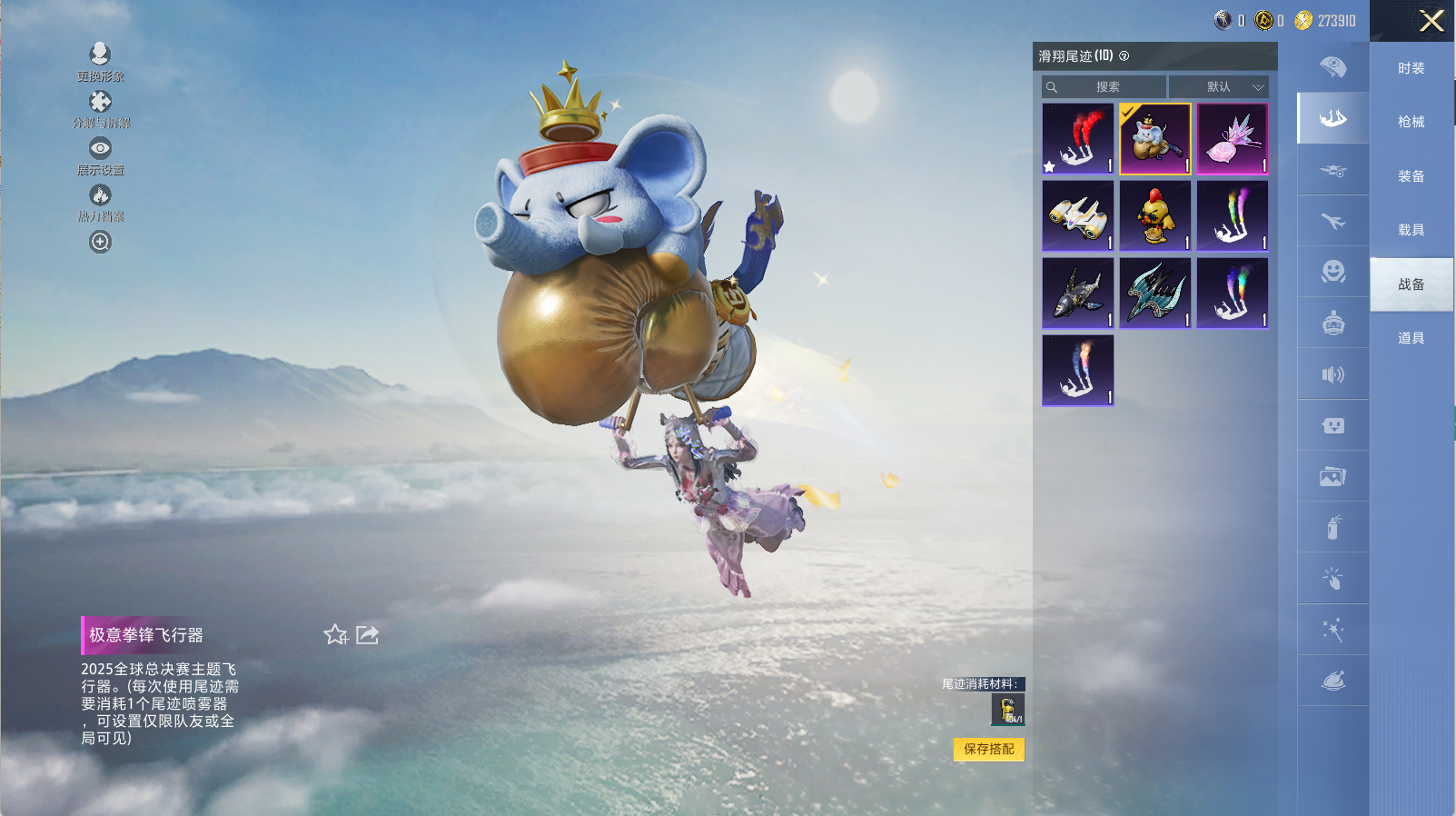Close the inventory screen with X
Viewport: 1456px width, 816px height.
click(1431, 21)
